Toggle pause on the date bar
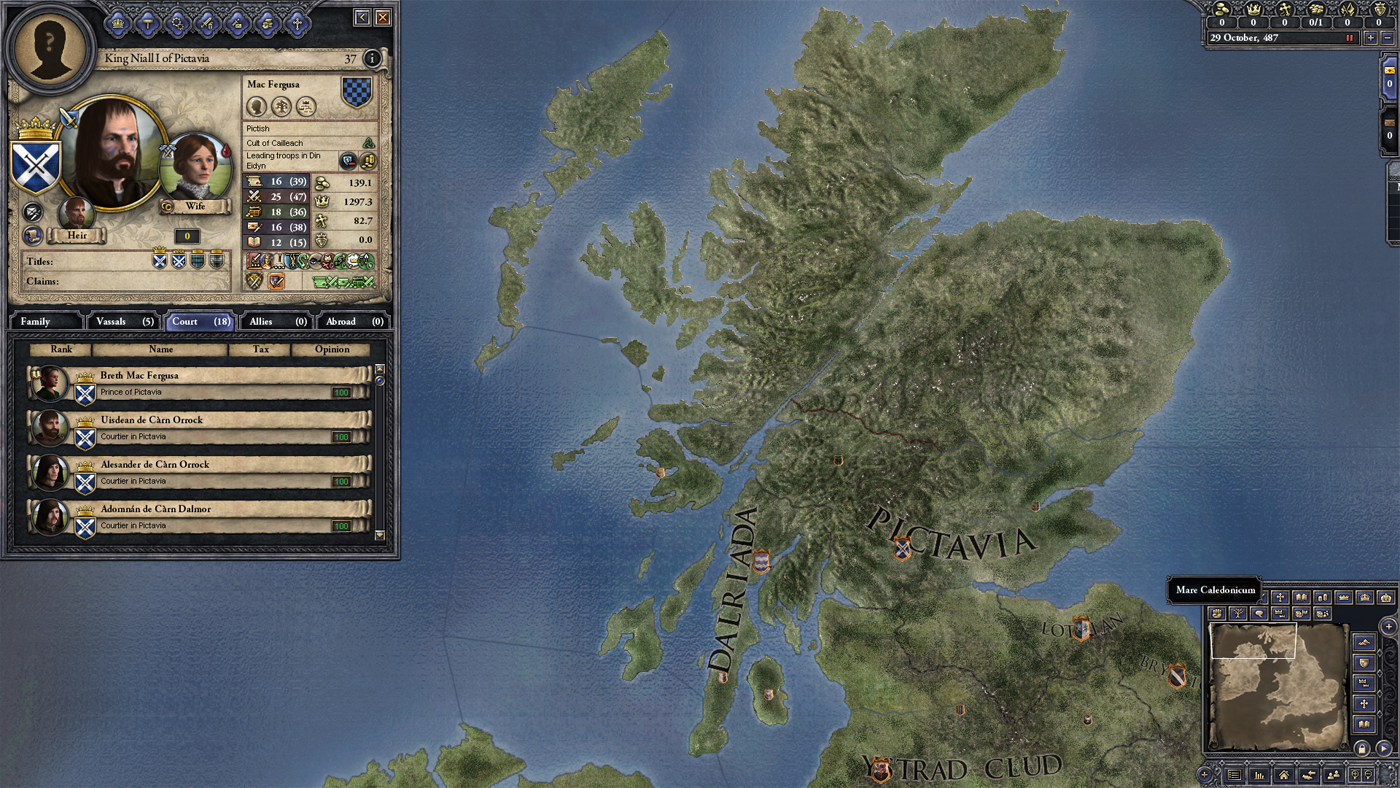This screenshot has height=788, width=1400. [1349, 38]
